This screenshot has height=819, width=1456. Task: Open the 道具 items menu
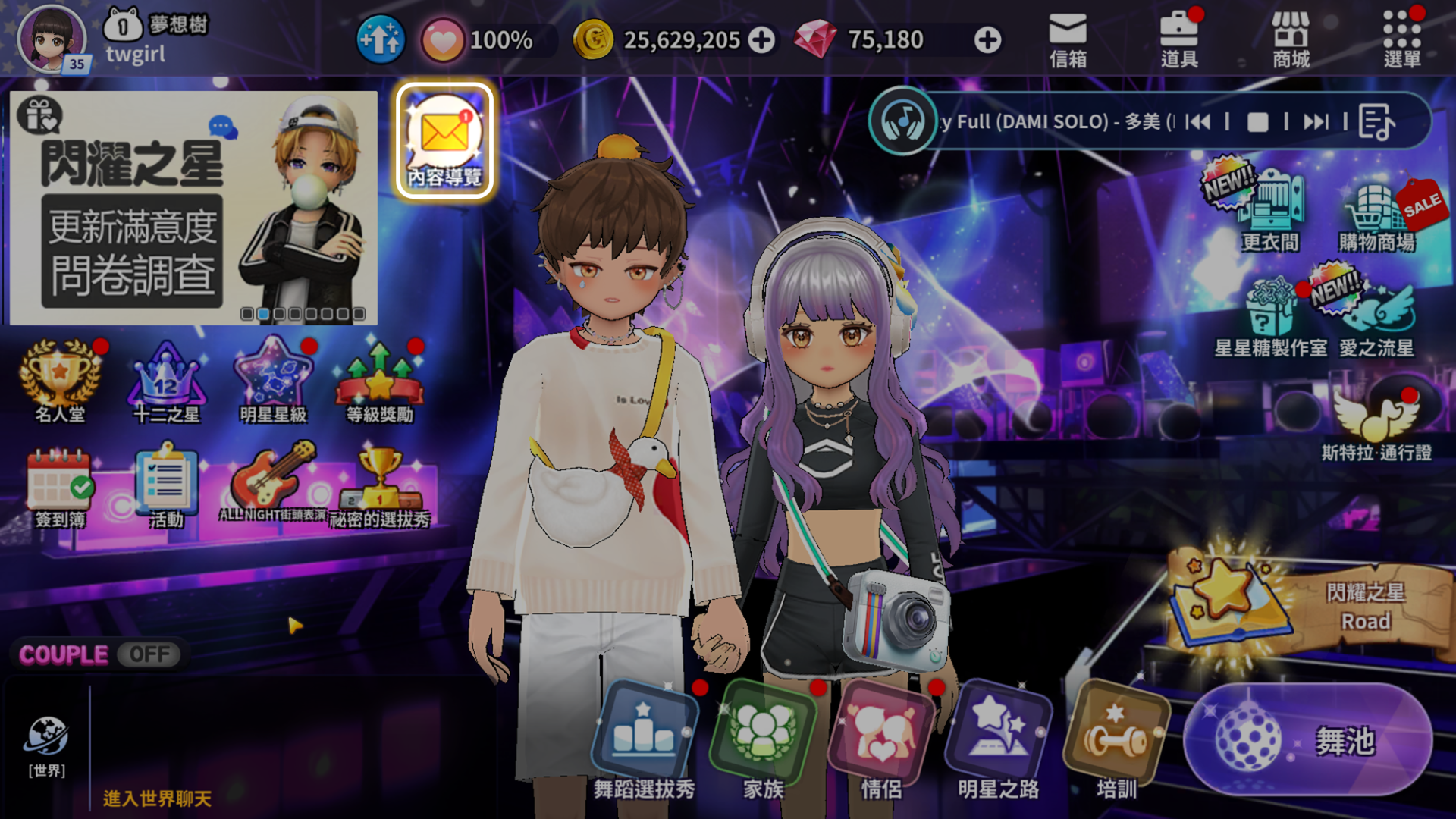(x=1179, y=39)
